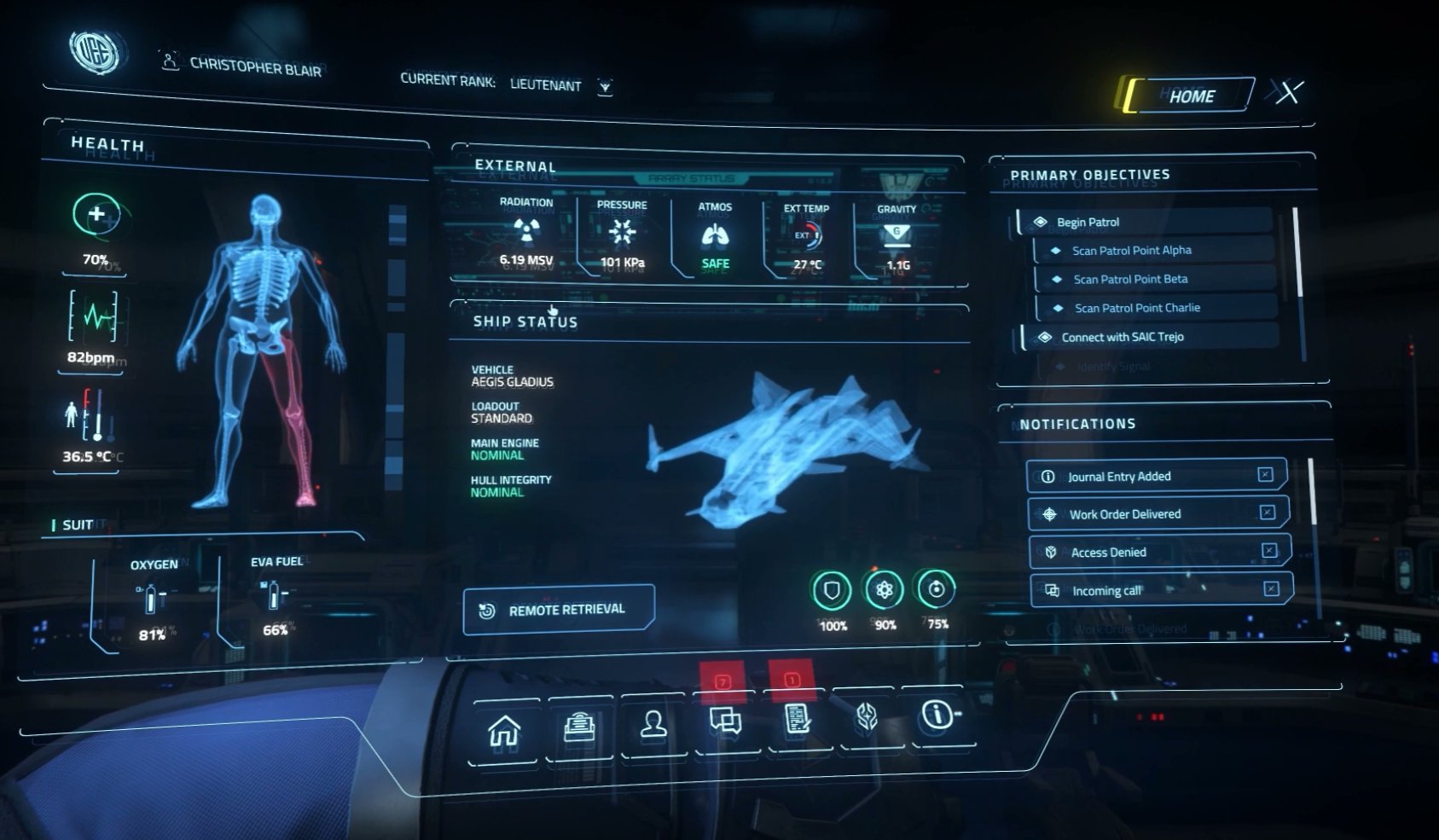Dismiss the Access Denied notification
Image resolution: width=1439 pixels, height=840 pixels.
click(1269, 550)
